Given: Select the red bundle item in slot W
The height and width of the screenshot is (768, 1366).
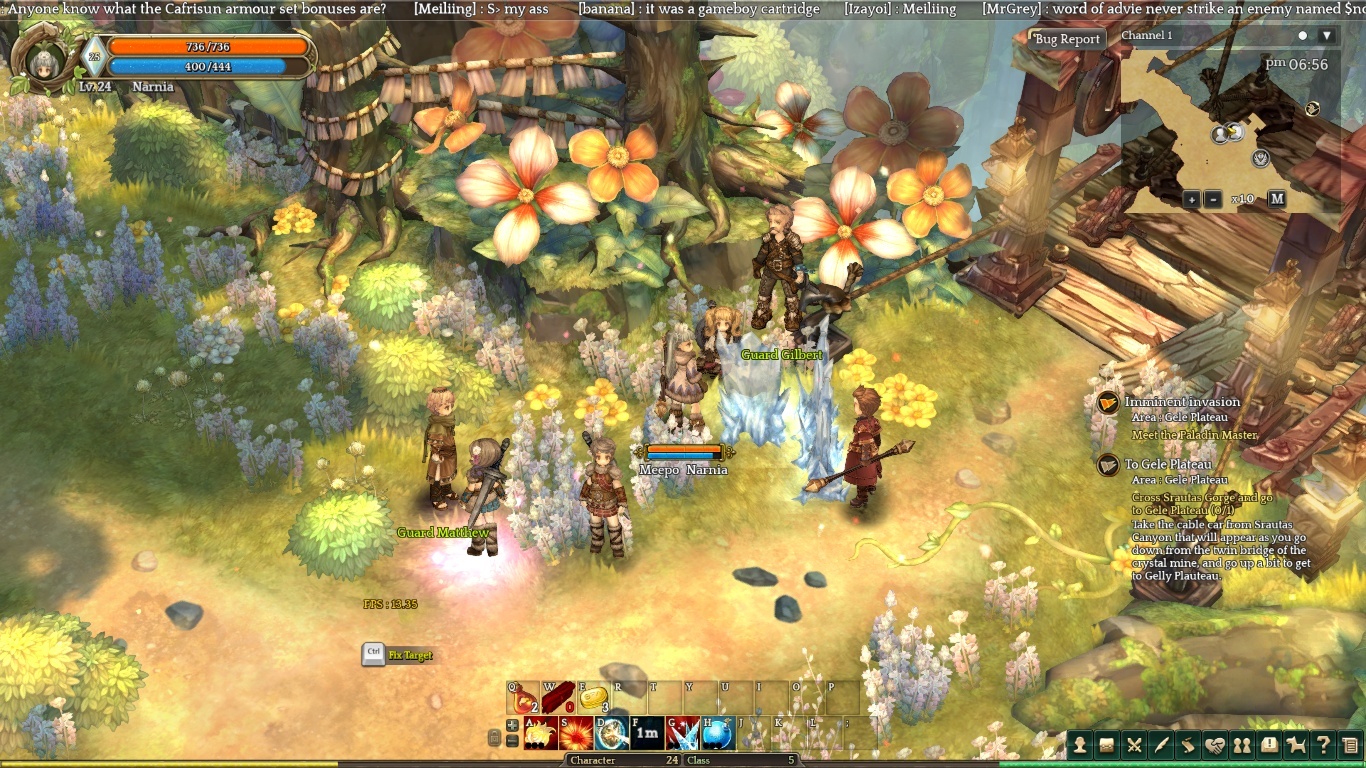Looking at the screenshot, I should (557, 697).
